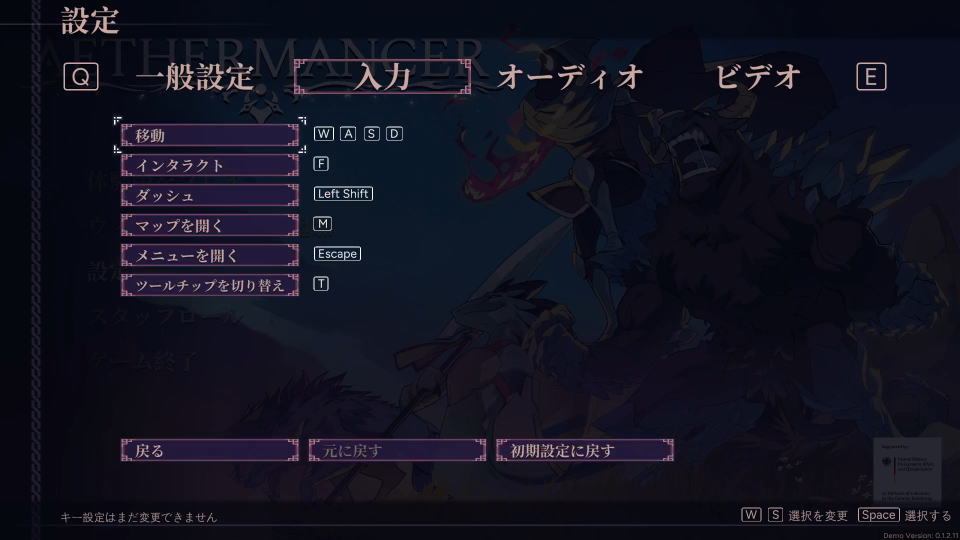The width and height of the screenshot is (960, 540).
Task: Click the 戻る back button
Action: 210,451
